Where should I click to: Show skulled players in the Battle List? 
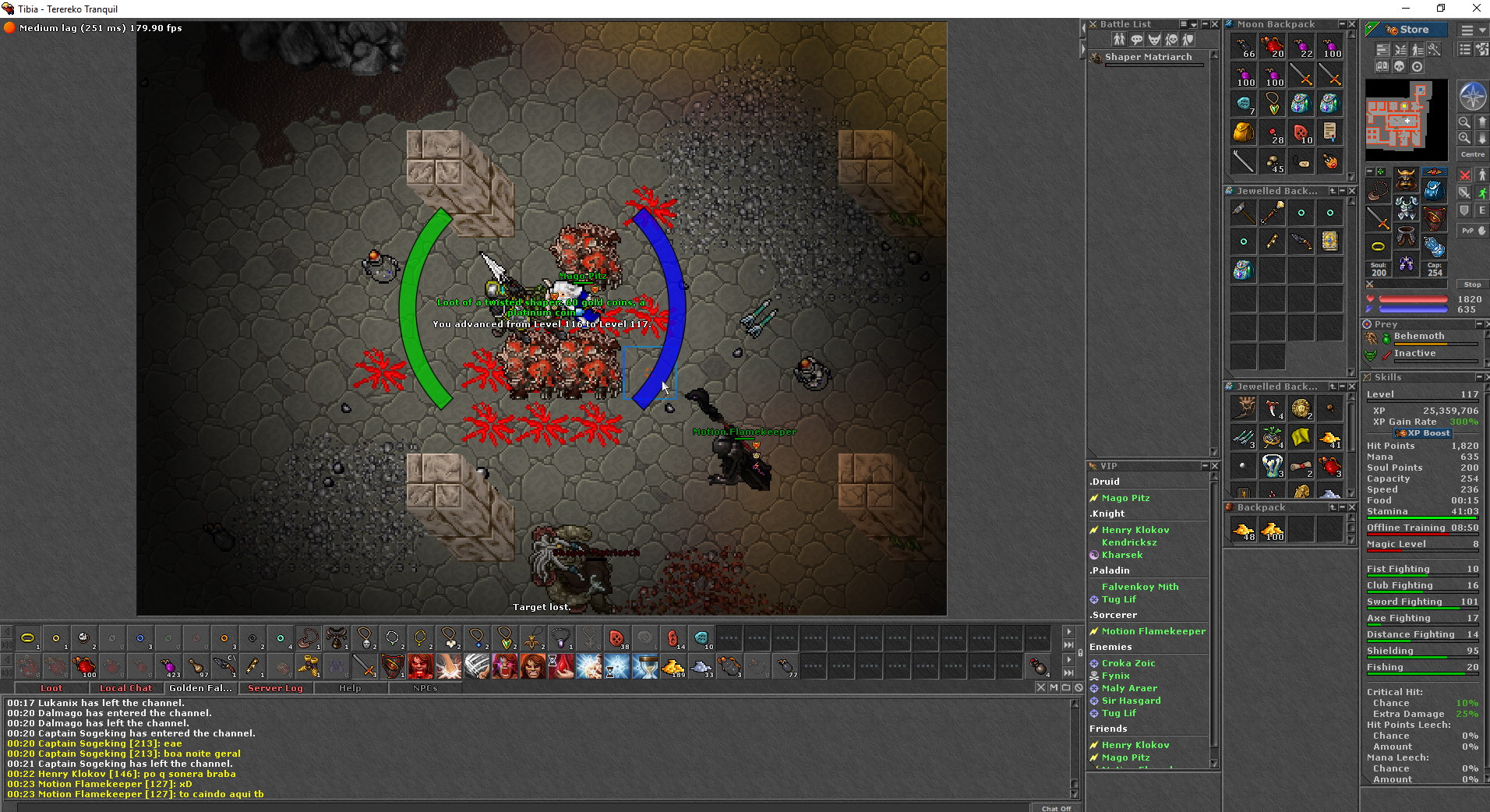click(x=1170, y=41)
